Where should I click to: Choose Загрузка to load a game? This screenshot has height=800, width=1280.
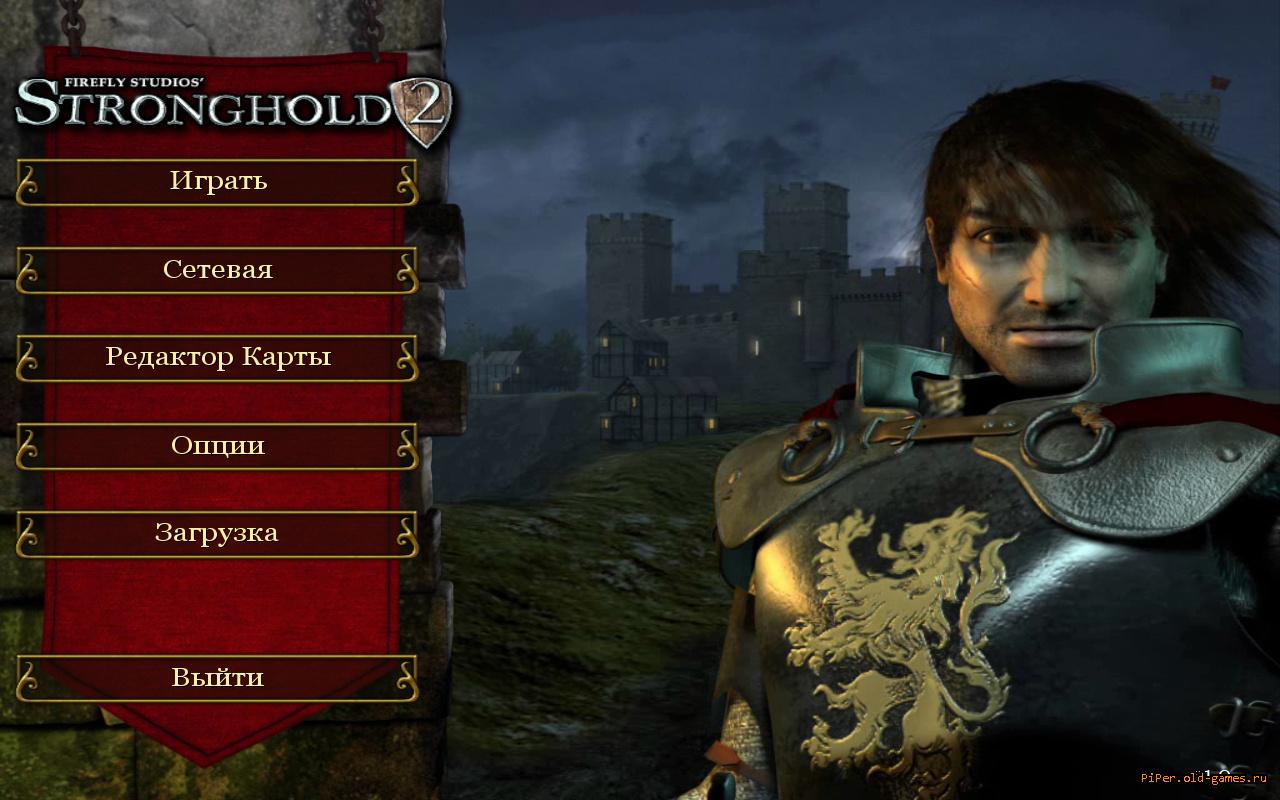point(217,534)
